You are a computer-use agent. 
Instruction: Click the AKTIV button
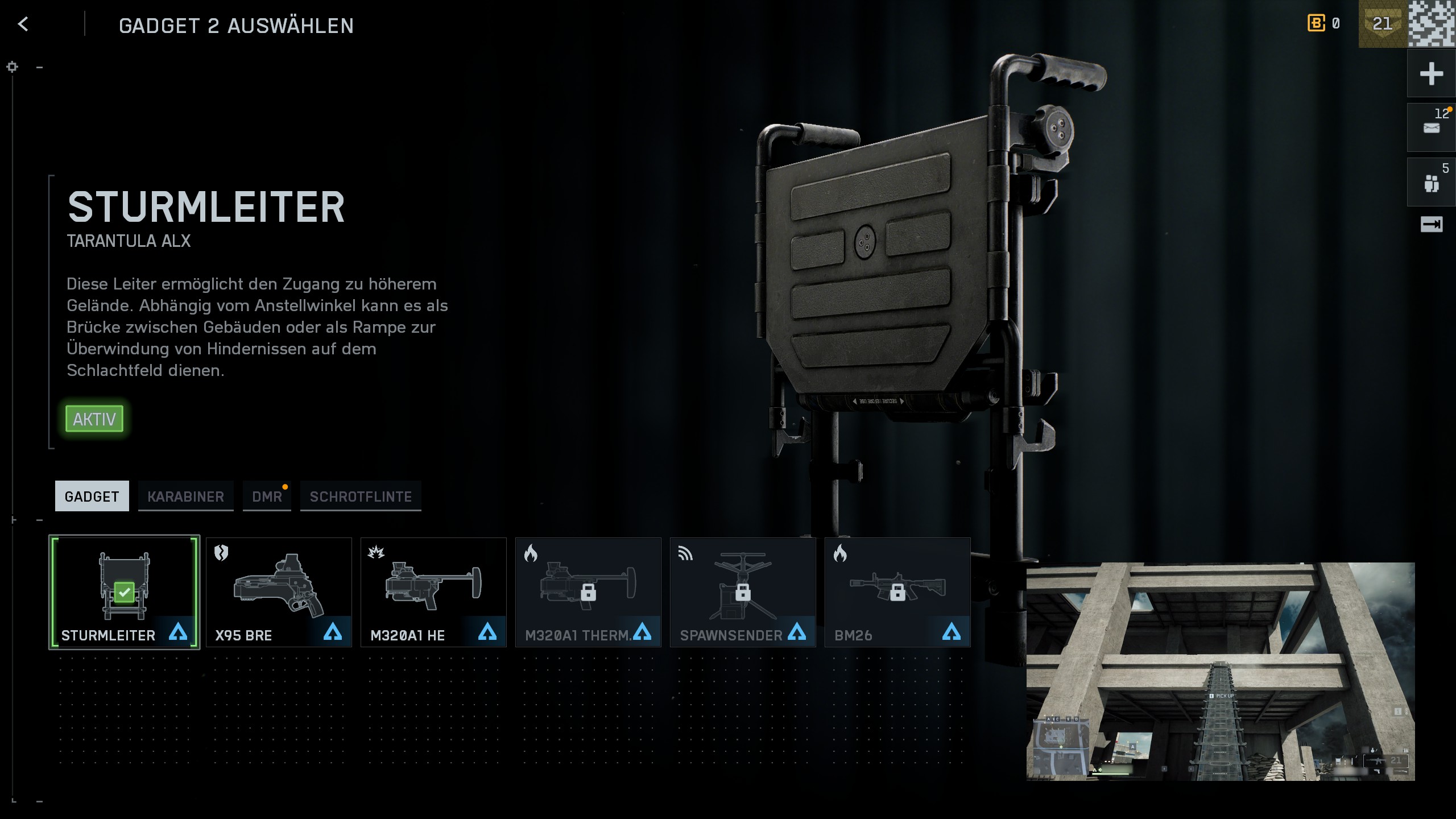[94, 419]
